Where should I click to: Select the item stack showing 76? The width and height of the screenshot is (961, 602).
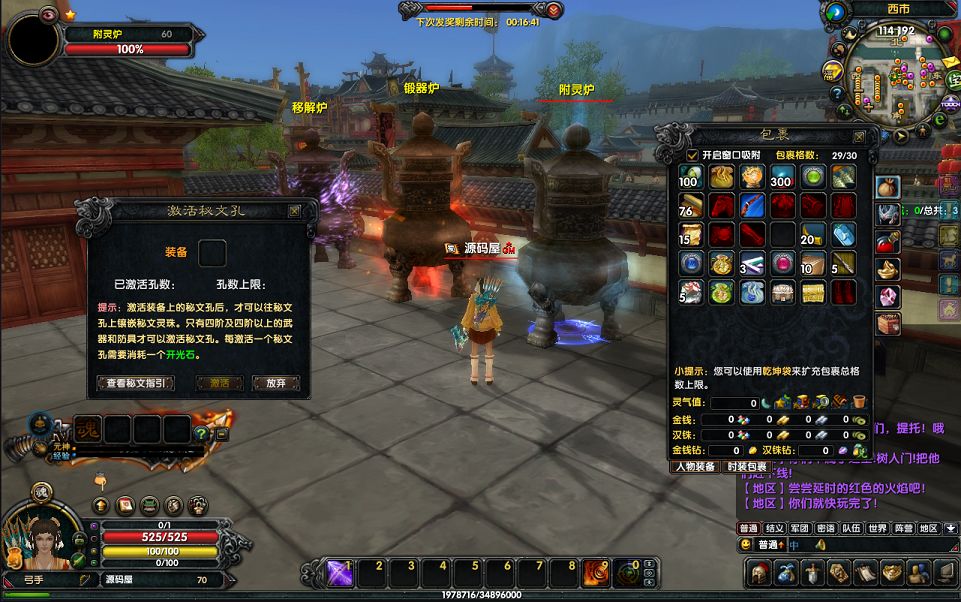click(688, 206)
